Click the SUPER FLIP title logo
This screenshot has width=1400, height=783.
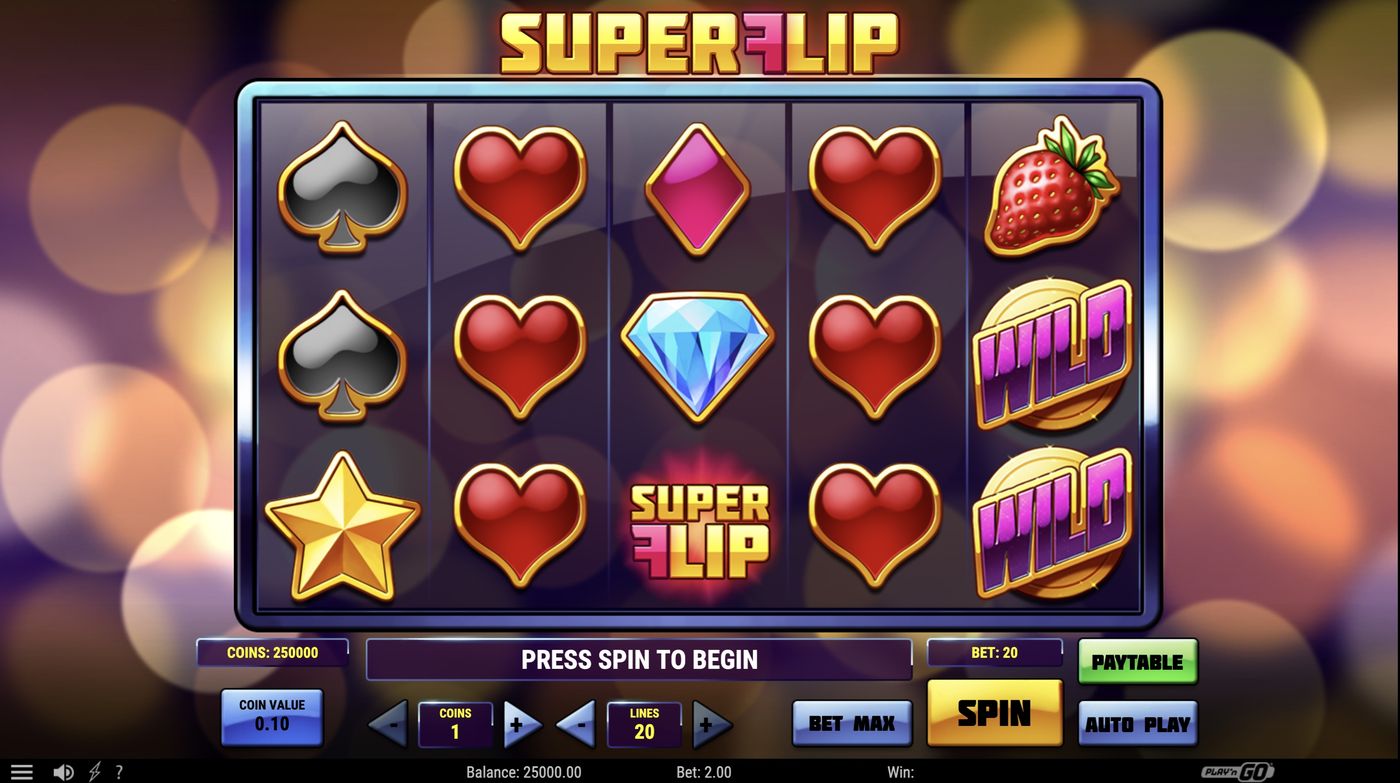pos(700,42)
